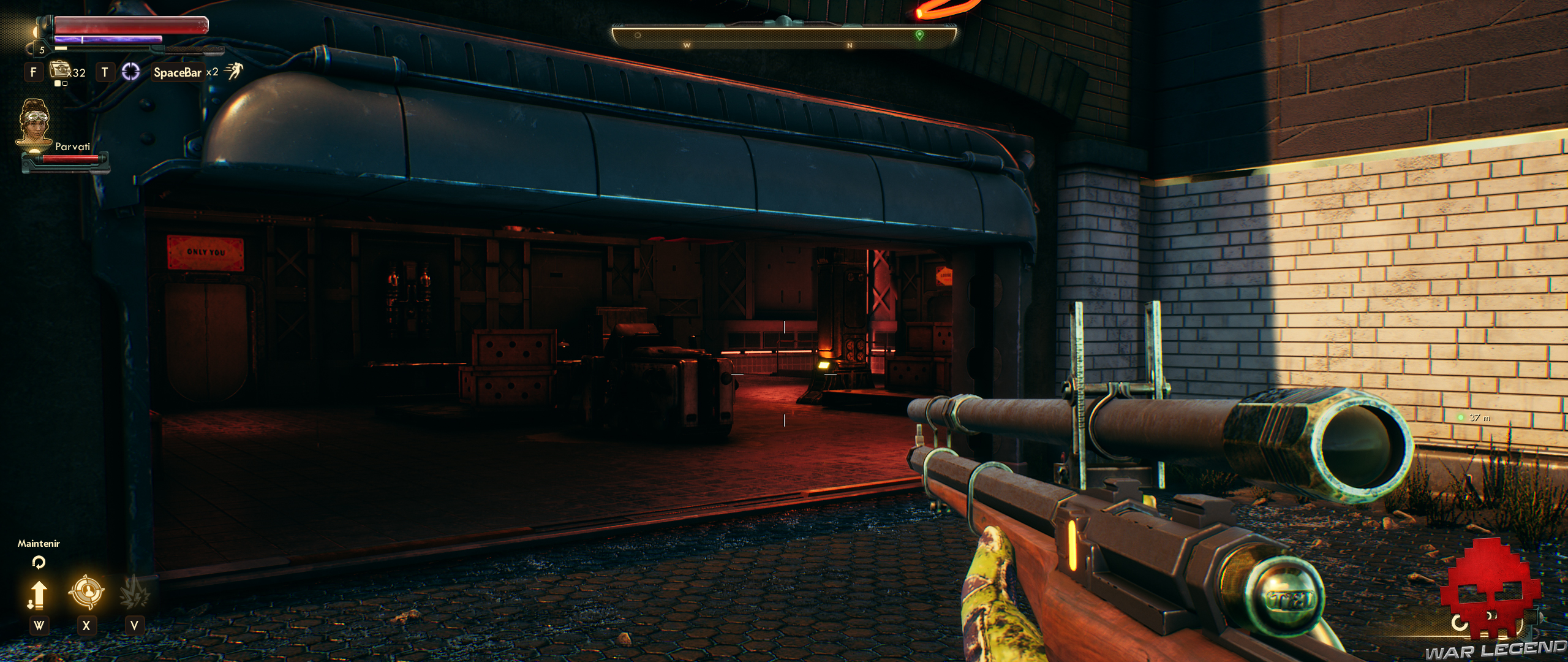Click the compass bar at the top
This screenshot has width=1568, height=662.
click(x=784, y=37)
